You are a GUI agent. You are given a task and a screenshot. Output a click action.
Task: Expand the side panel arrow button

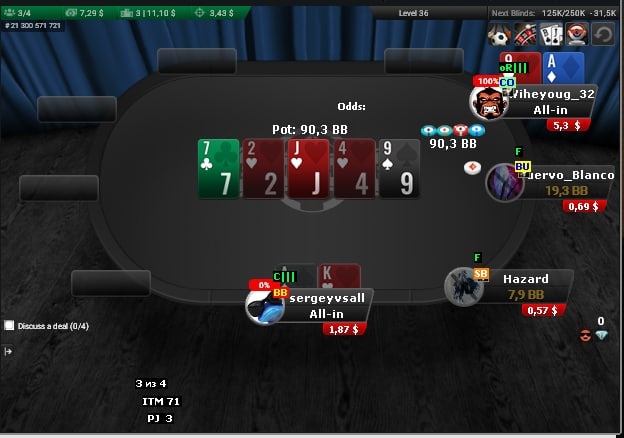pos(8,351)
